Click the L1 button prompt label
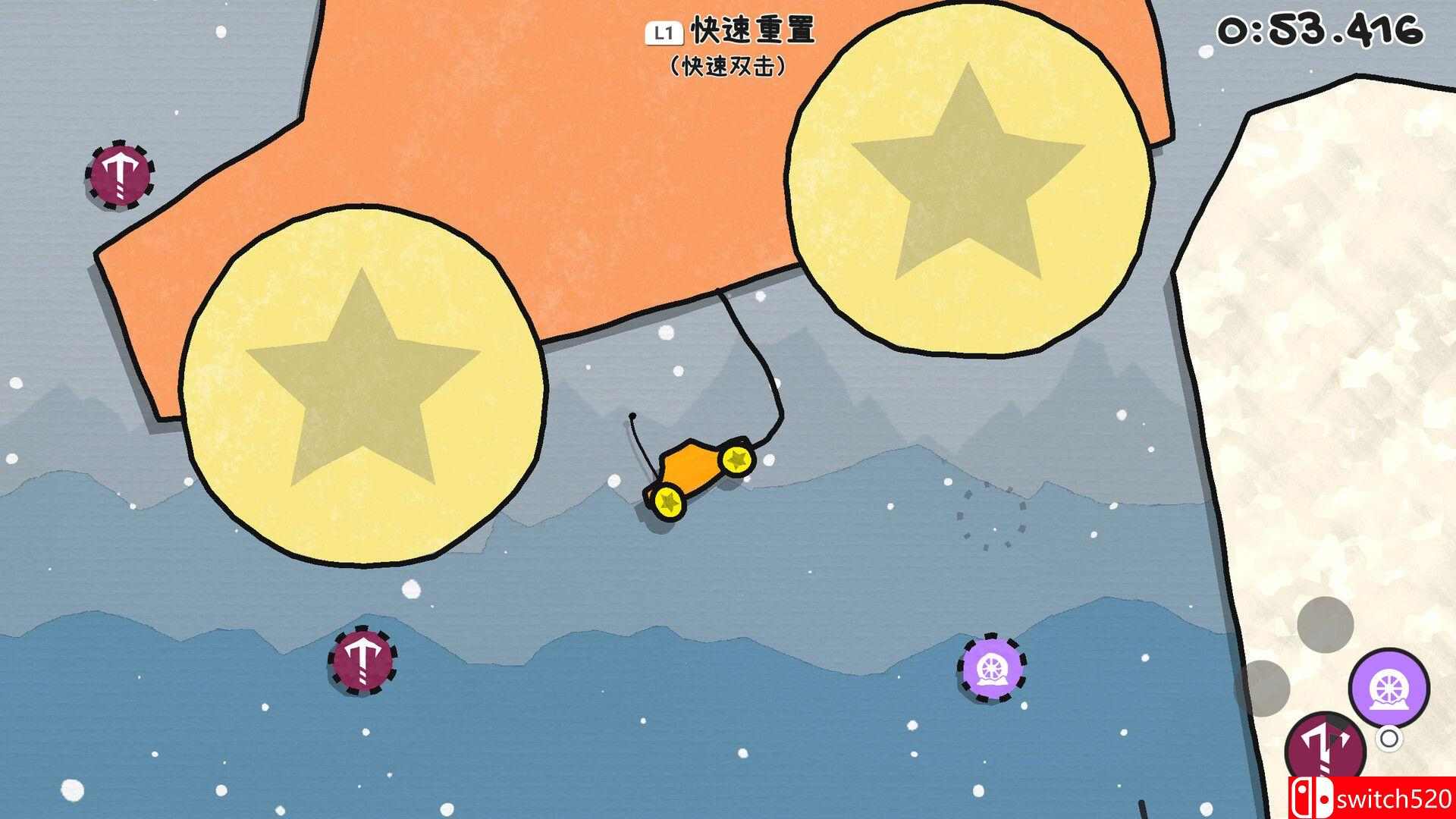Image resolution: width=1456 pixels, height=819 pixels. tap(664, 33)
